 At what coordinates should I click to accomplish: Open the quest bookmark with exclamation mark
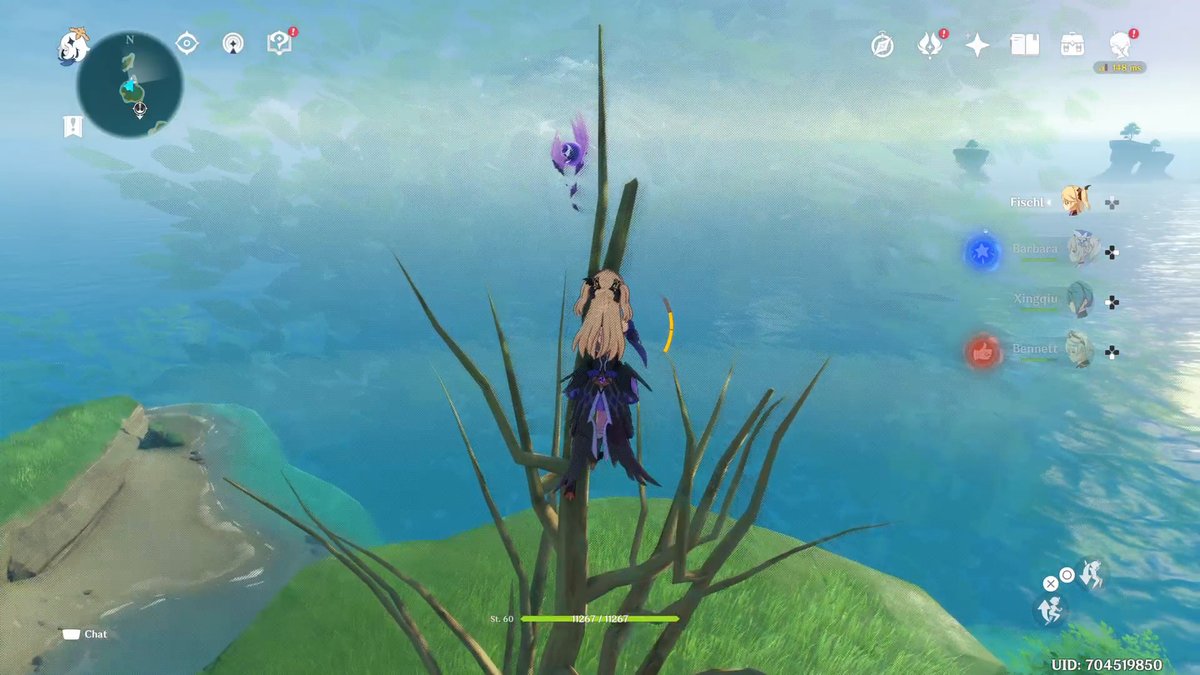pyautogui.click(x=72, y=126)
